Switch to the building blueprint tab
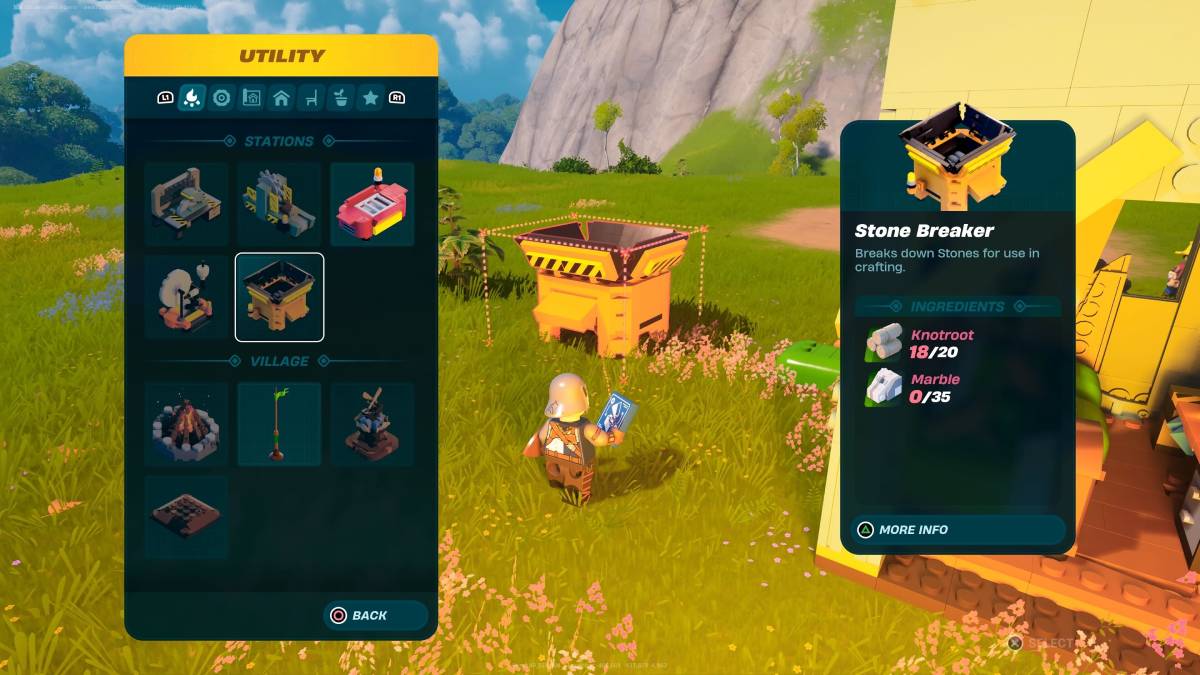1200x675 pixels. (x=252, y=98)
